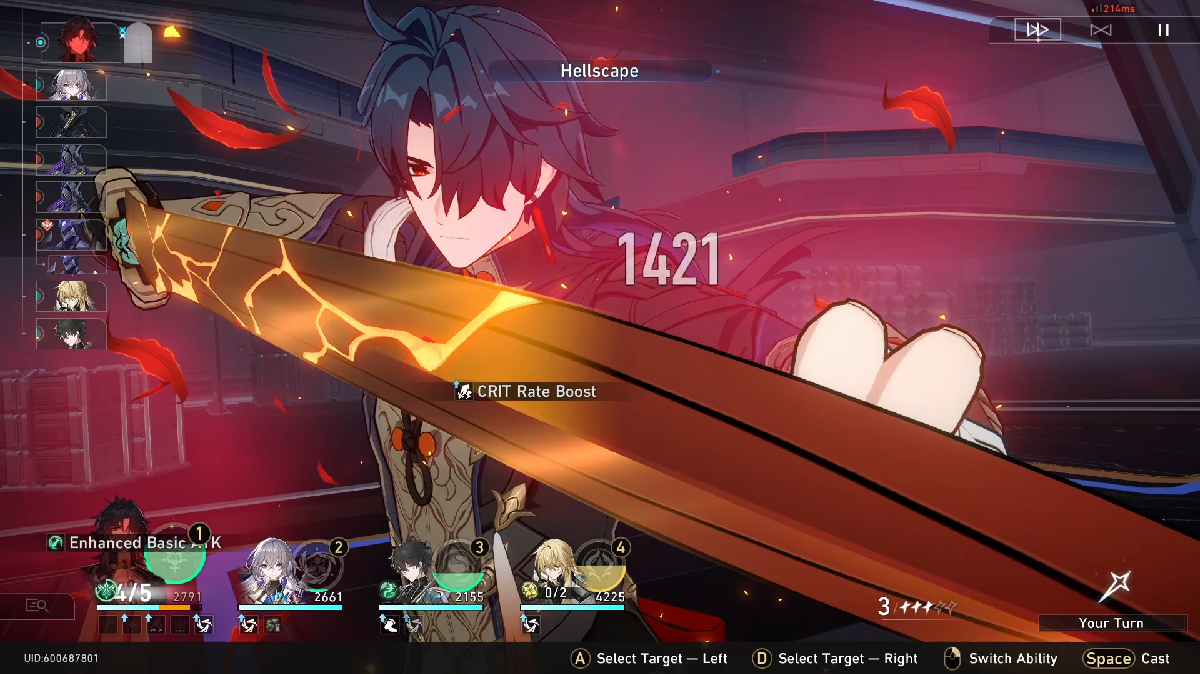Open the battle log magnifier icon
Image resolution: width=1200 pixels, height=674 pixels.
click(38, 605)
